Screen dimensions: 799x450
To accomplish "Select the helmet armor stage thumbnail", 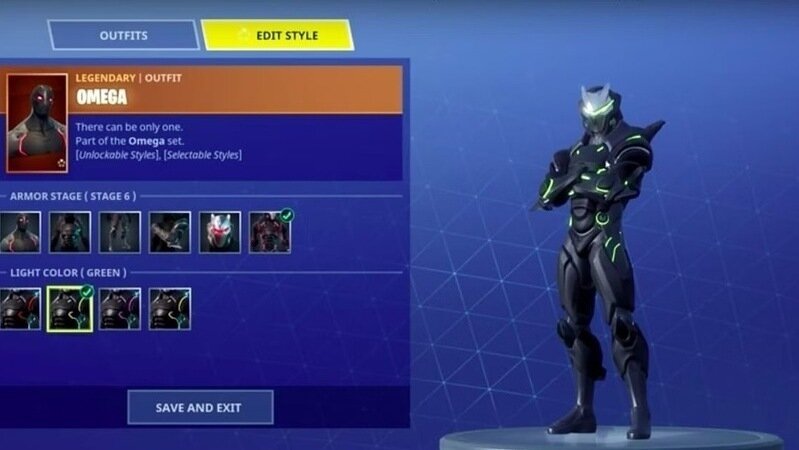I will [x=220, y=232].
